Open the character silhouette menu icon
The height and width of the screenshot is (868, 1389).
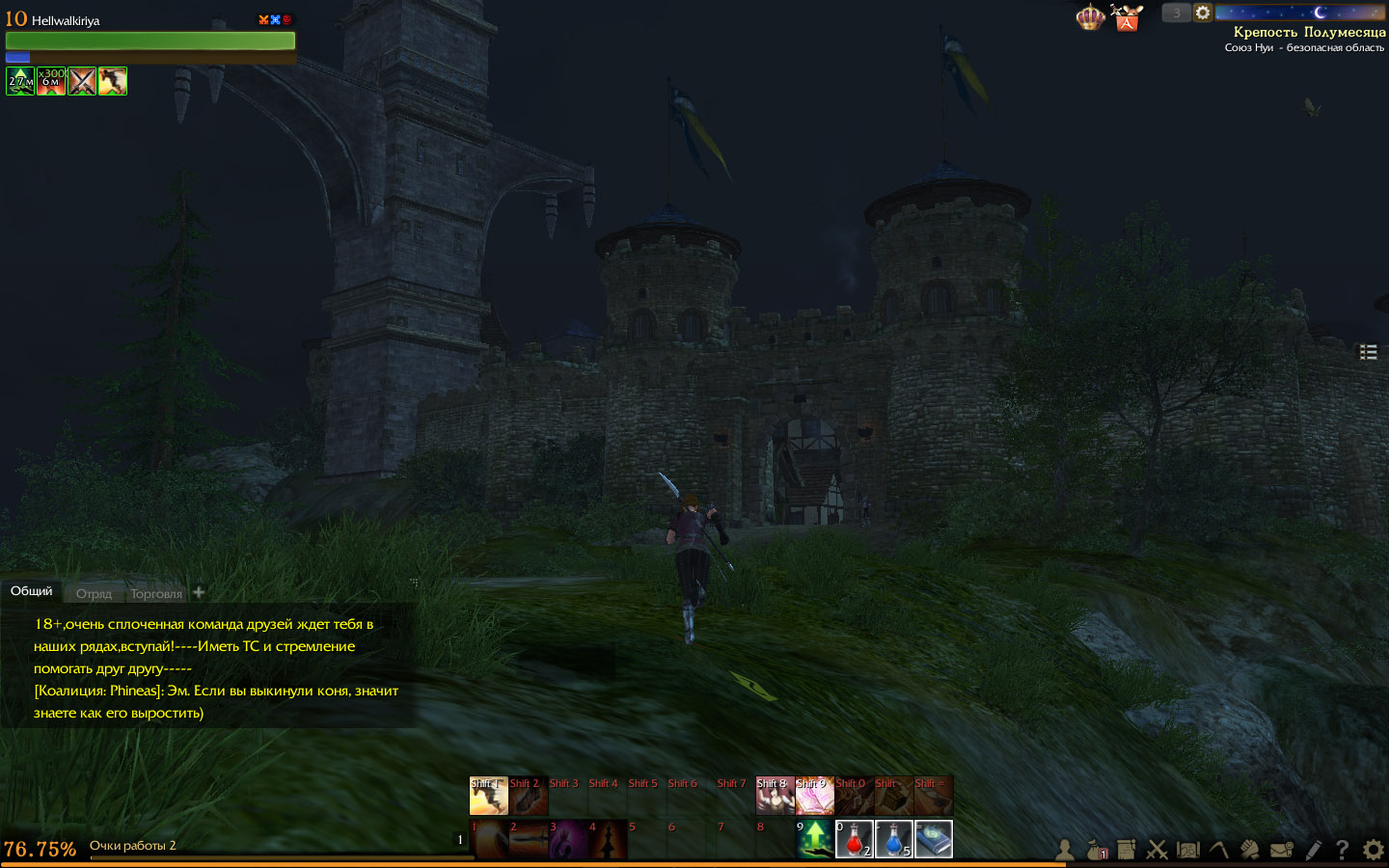(1065, 850)
